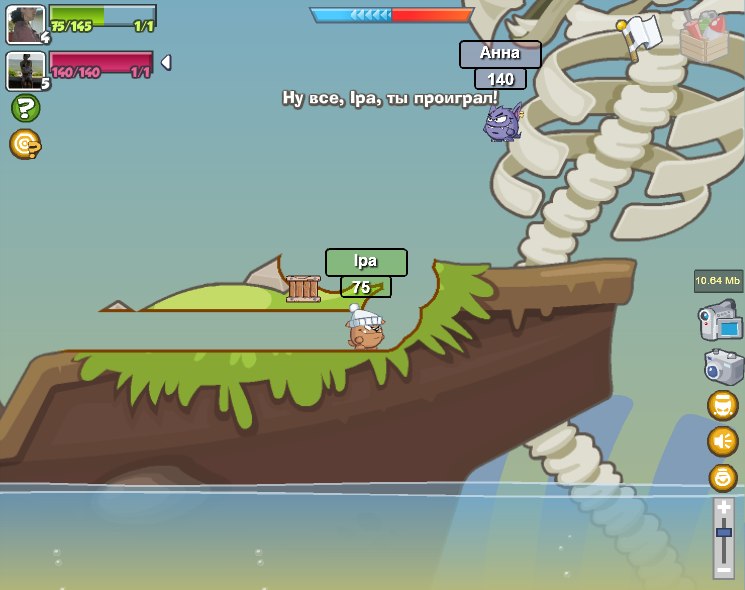Click the zoom-out minus button

724,569
